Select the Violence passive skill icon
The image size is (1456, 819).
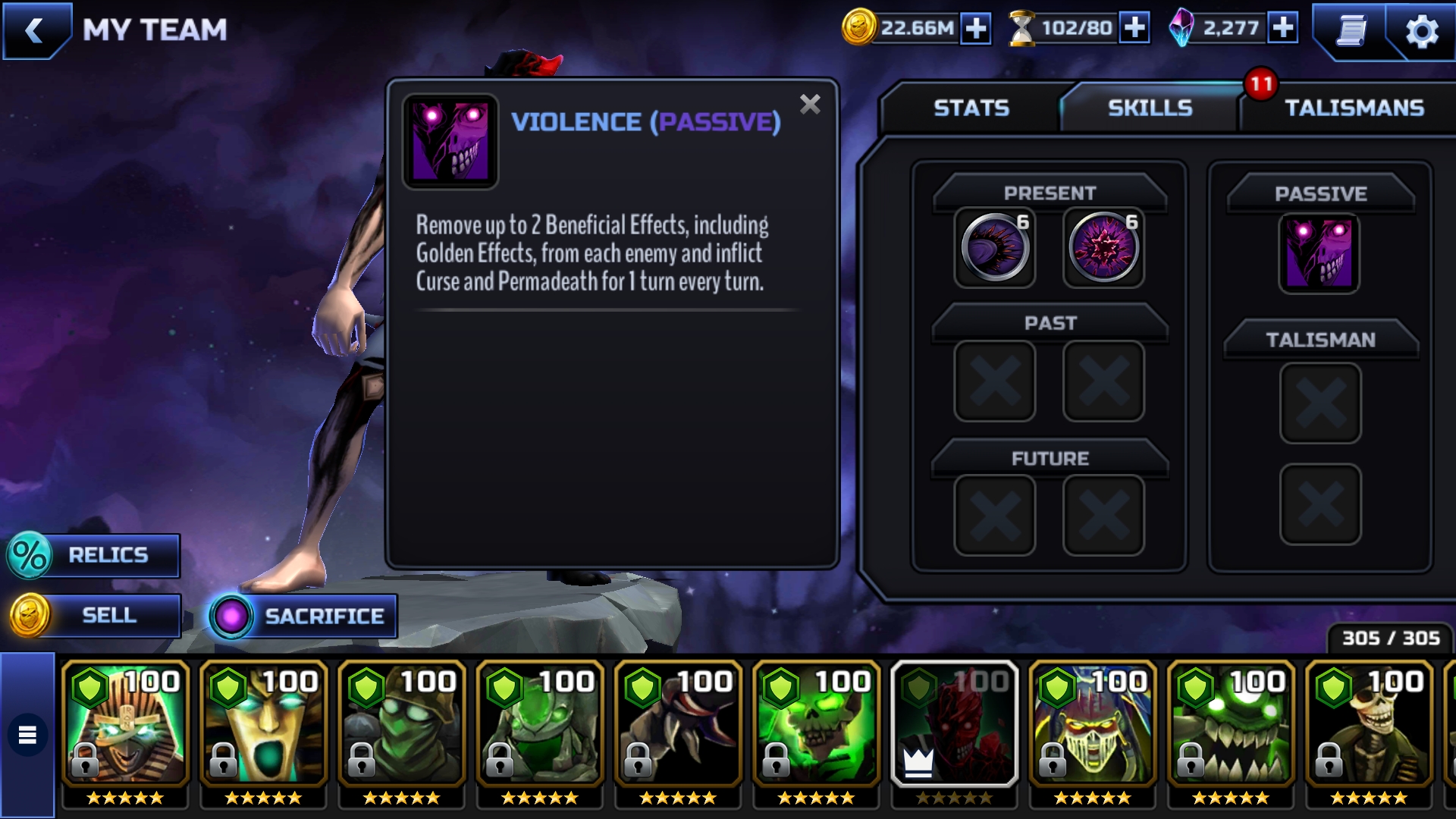[1319, 254]
